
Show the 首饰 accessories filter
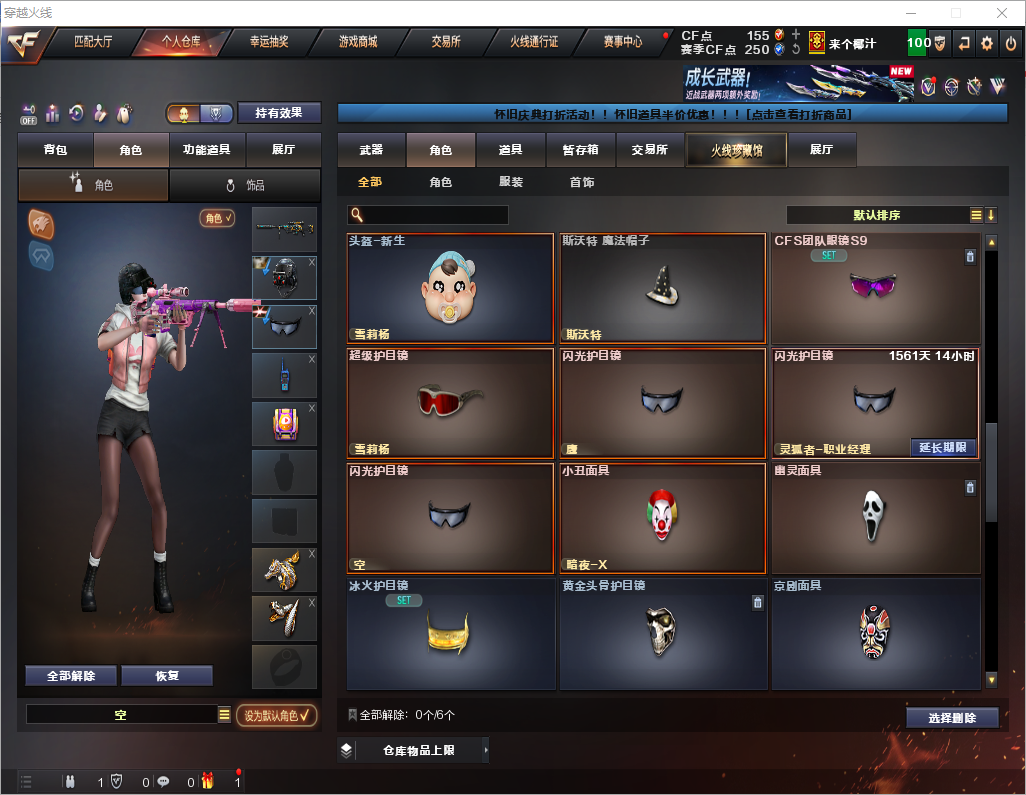[582, 182]
